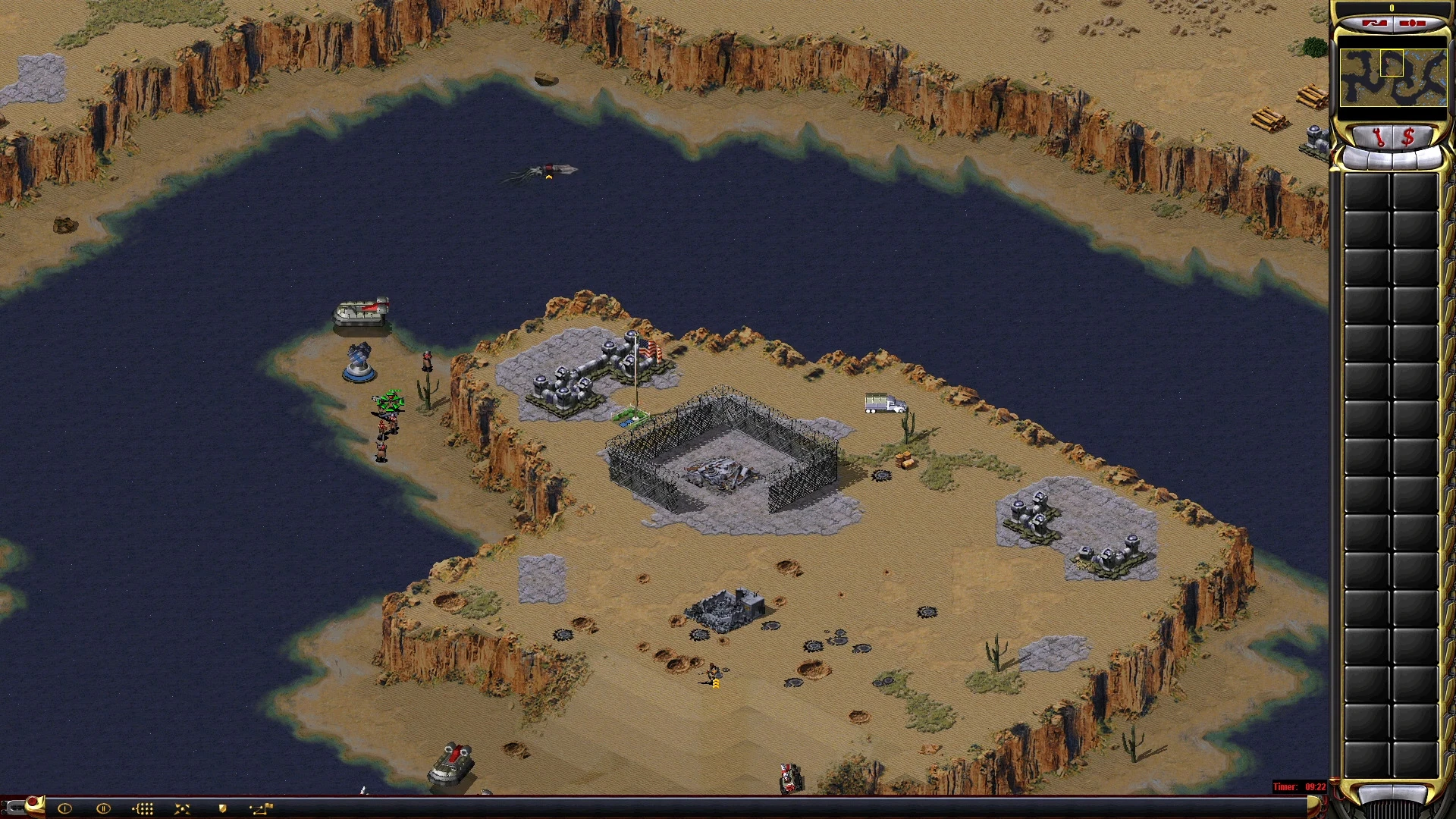Image resolution: width=1456 pixels, height=819 pixels.
Task: Enable guard mode shield icon
Action: (x=222, y=808)
